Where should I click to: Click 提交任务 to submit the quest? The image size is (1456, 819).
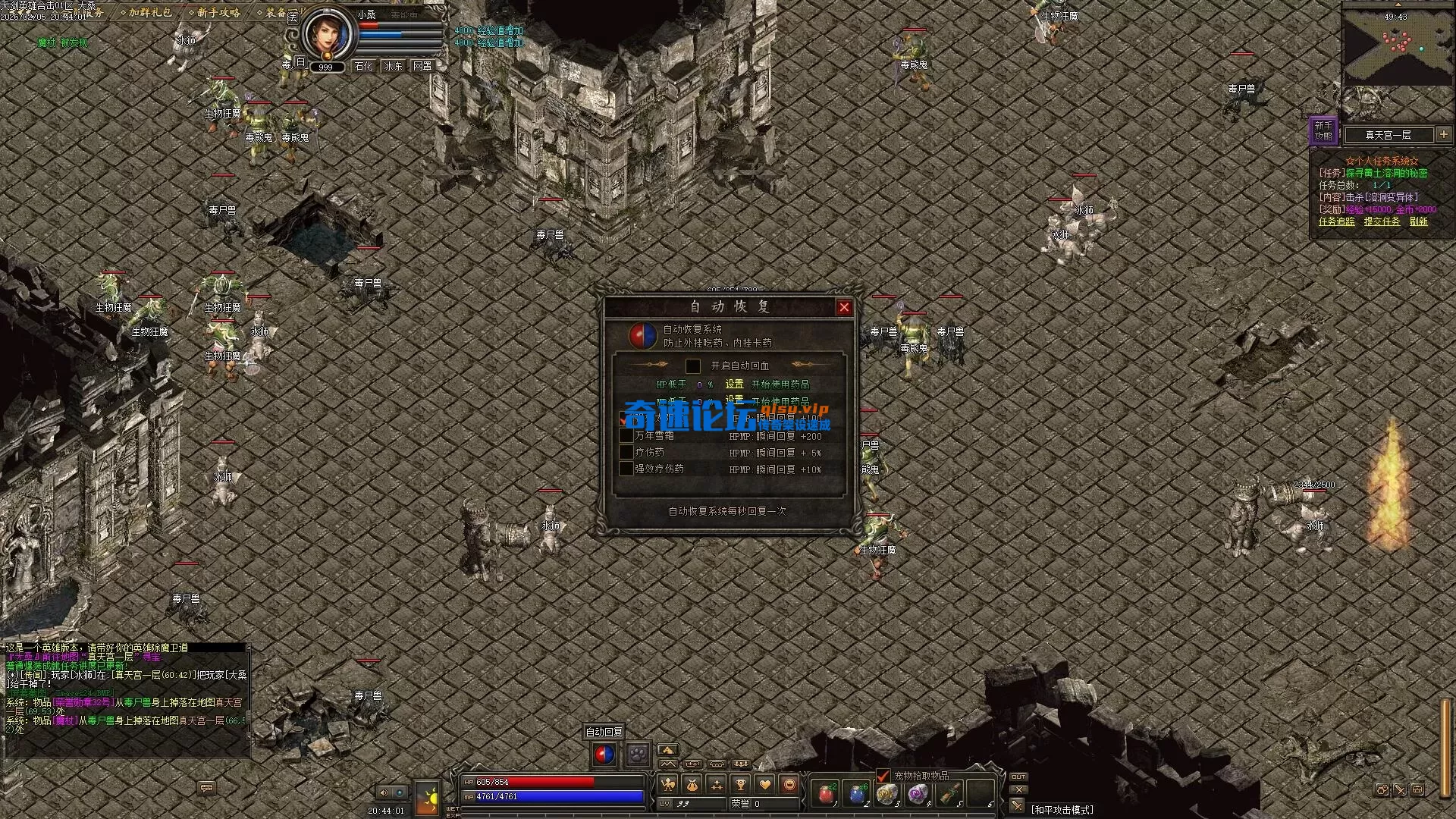[x=1382, y=221]
